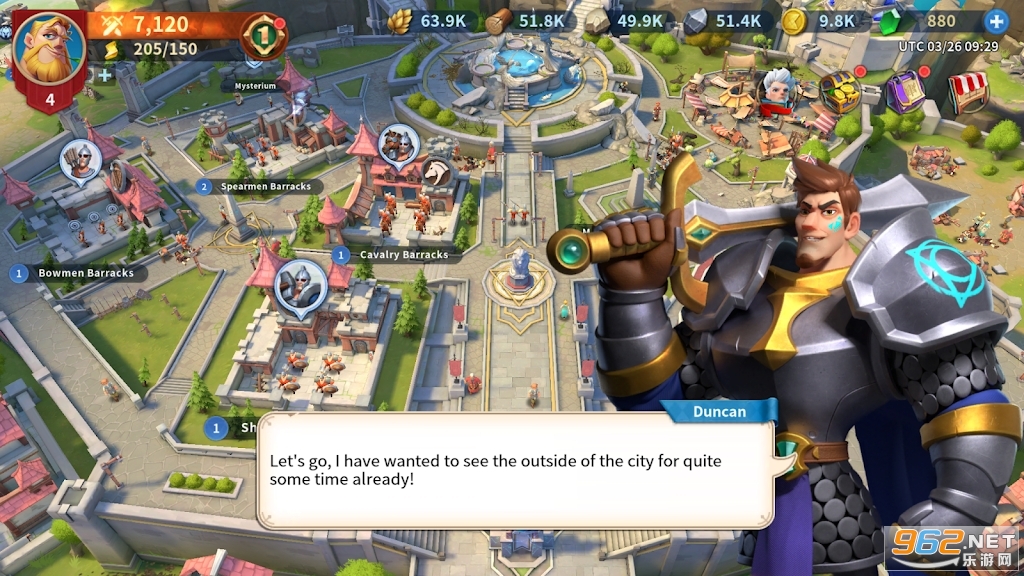Click the small plus under power bar
Image resolution: width=1024 pixels, height=576 pixels.
point(102,74)
